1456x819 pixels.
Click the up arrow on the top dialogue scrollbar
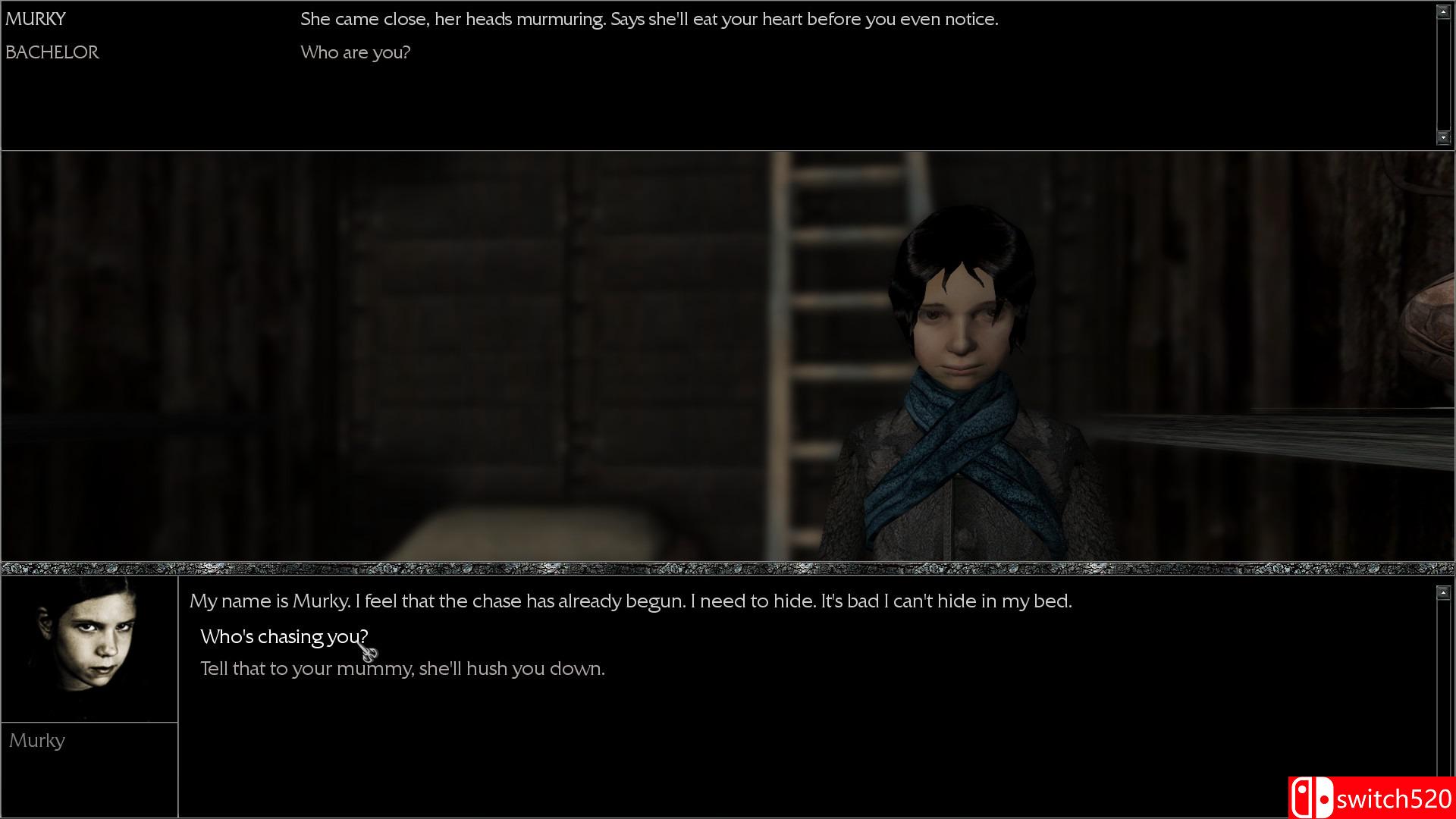tap(1442, 11)
